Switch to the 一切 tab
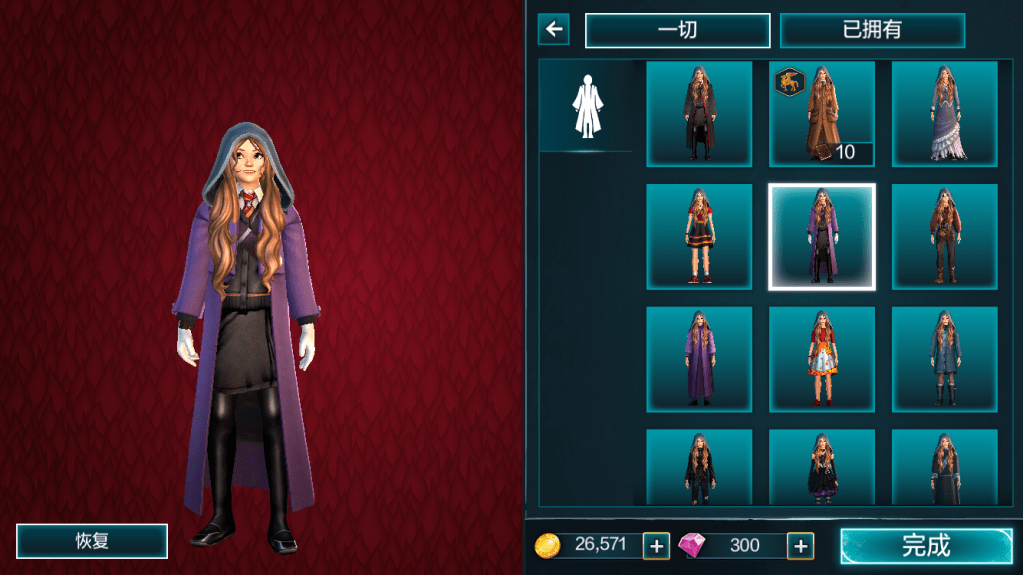 pyautogui.click(x=677, y=30)
